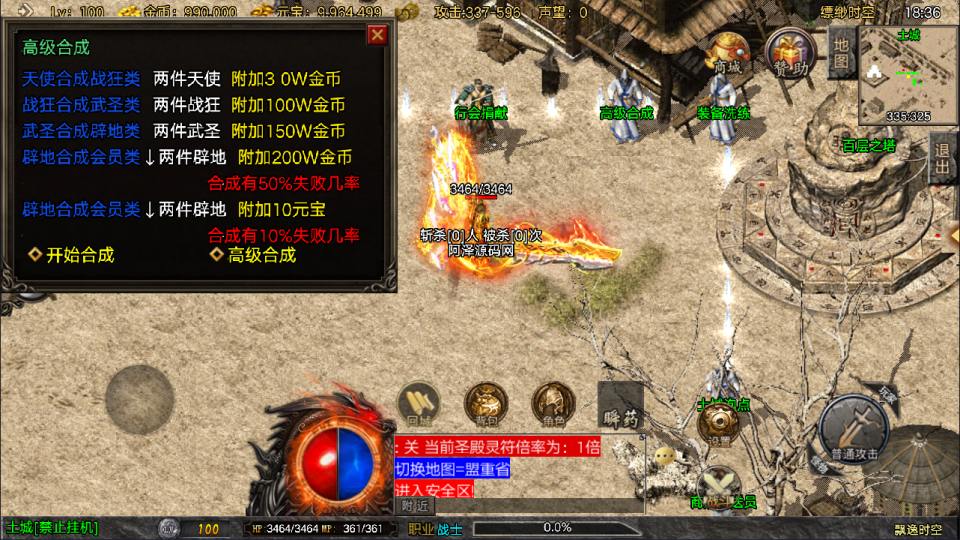Tap the 瞬药 instant potion button

click(620, 409)
